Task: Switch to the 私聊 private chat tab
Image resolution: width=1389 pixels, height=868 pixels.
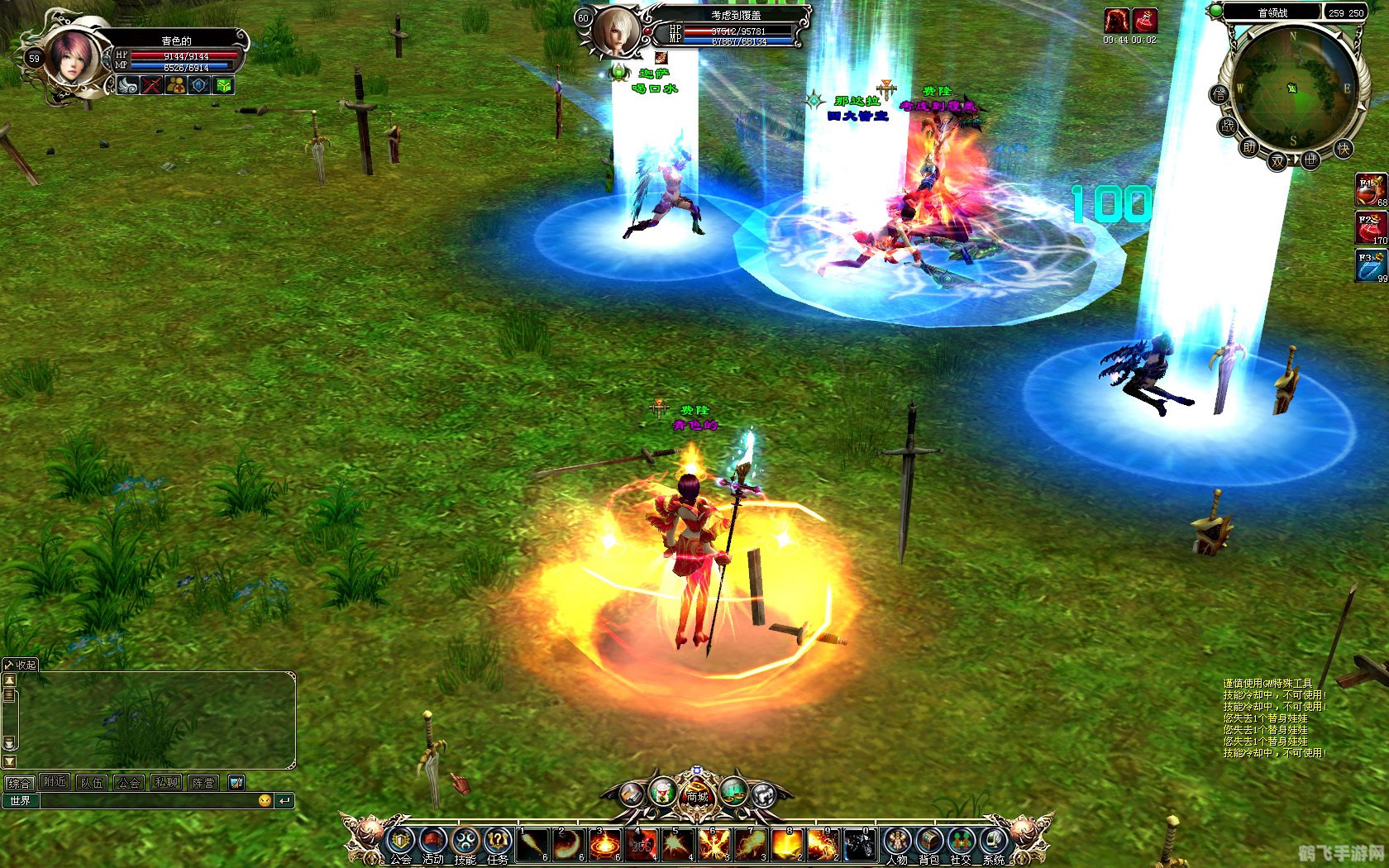Action: [x=166, y=782]
